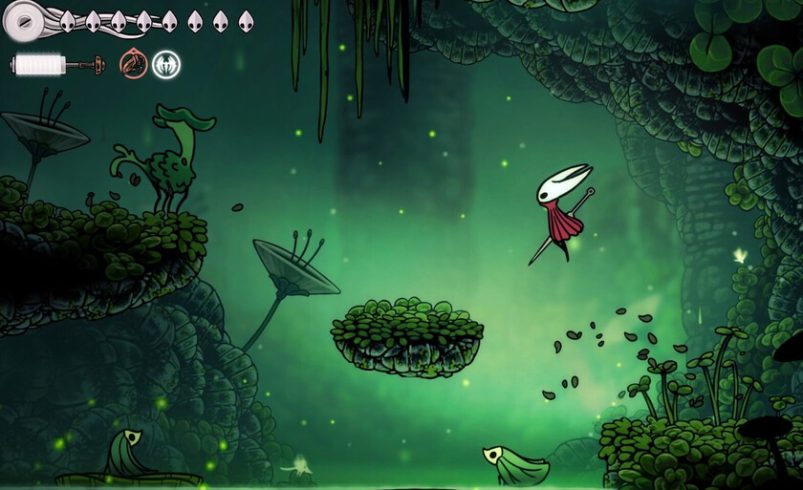Select the red circular tool icon
The width and height of the screenshot is (803, 490).
tap(133, 65)
